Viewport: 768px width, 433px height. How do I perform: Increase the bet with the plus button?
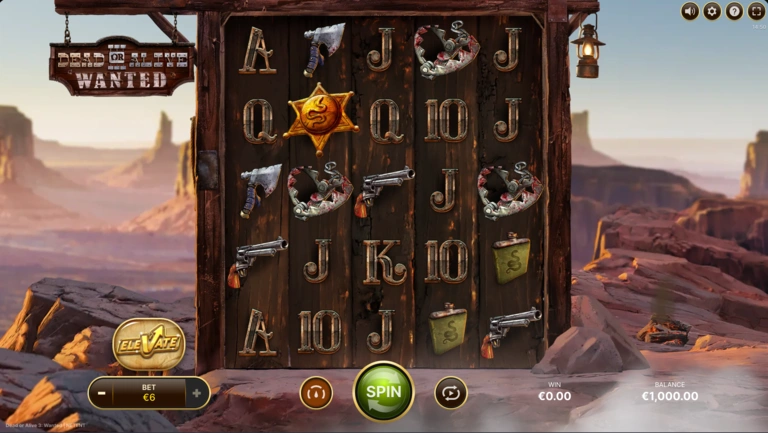(196, 393)
